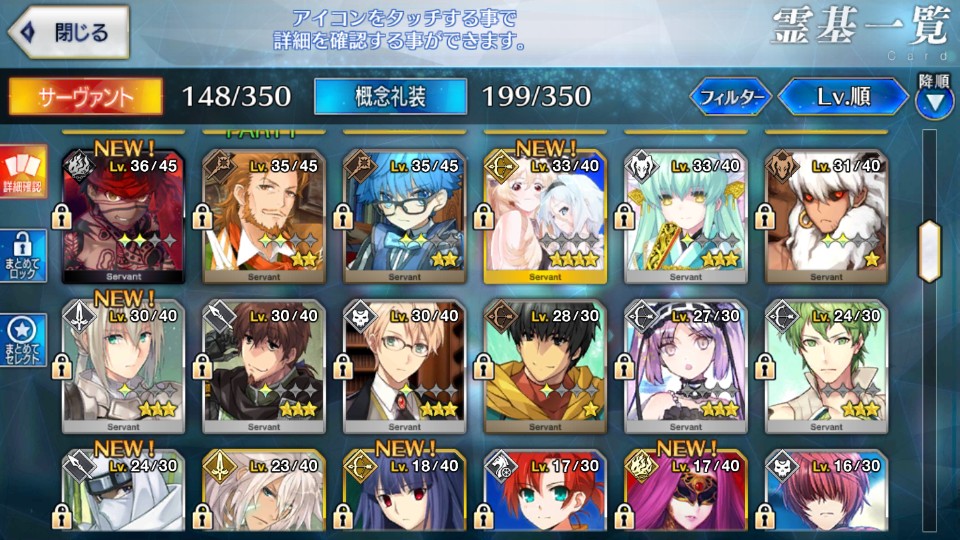Switch to the 概念礼装 tab
The height and width of the screenshot is (540, 960).
pos(390,96)
